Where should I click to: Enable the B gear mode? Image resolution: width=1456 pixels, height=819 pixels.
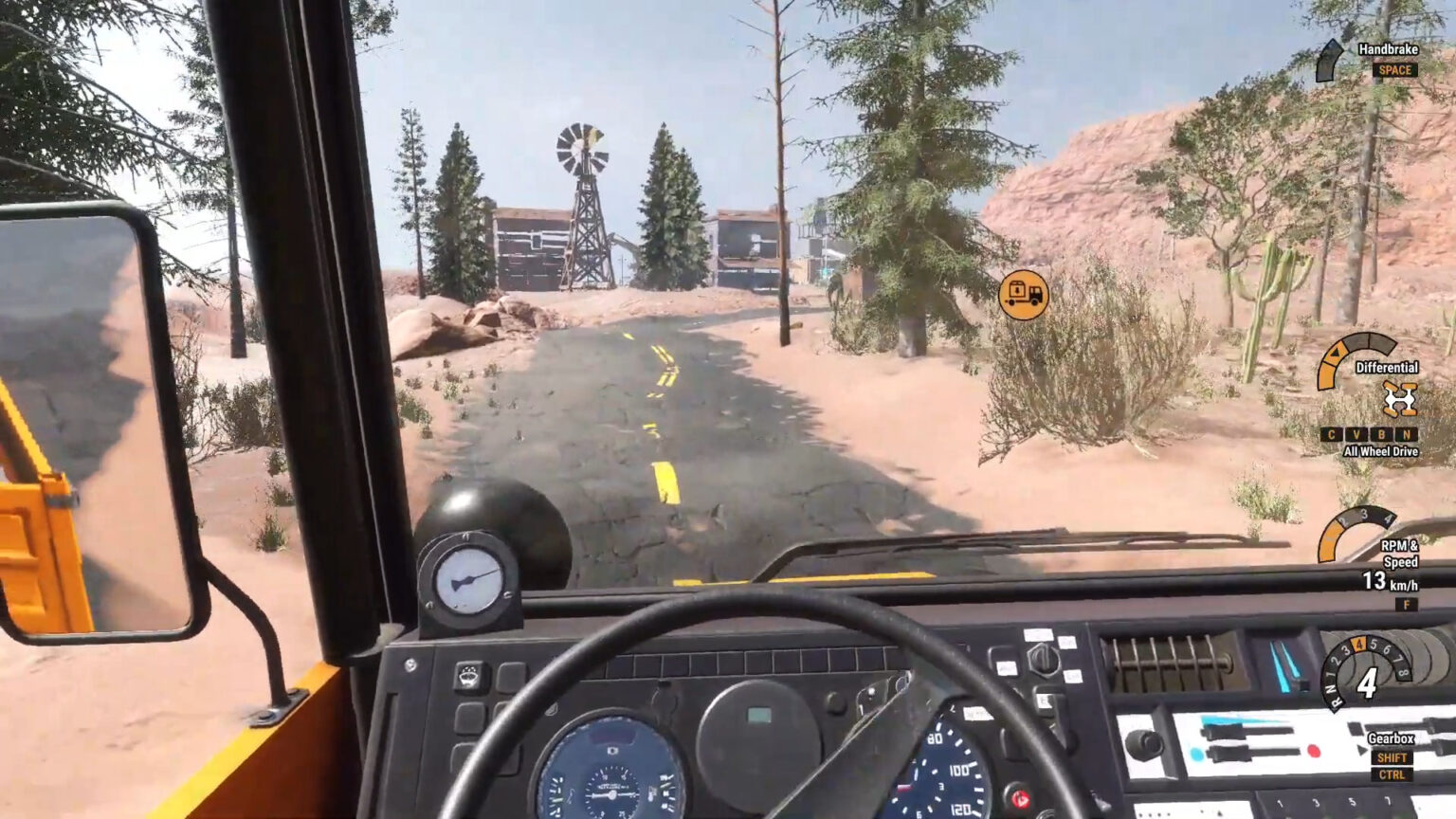pos(1381,434)
